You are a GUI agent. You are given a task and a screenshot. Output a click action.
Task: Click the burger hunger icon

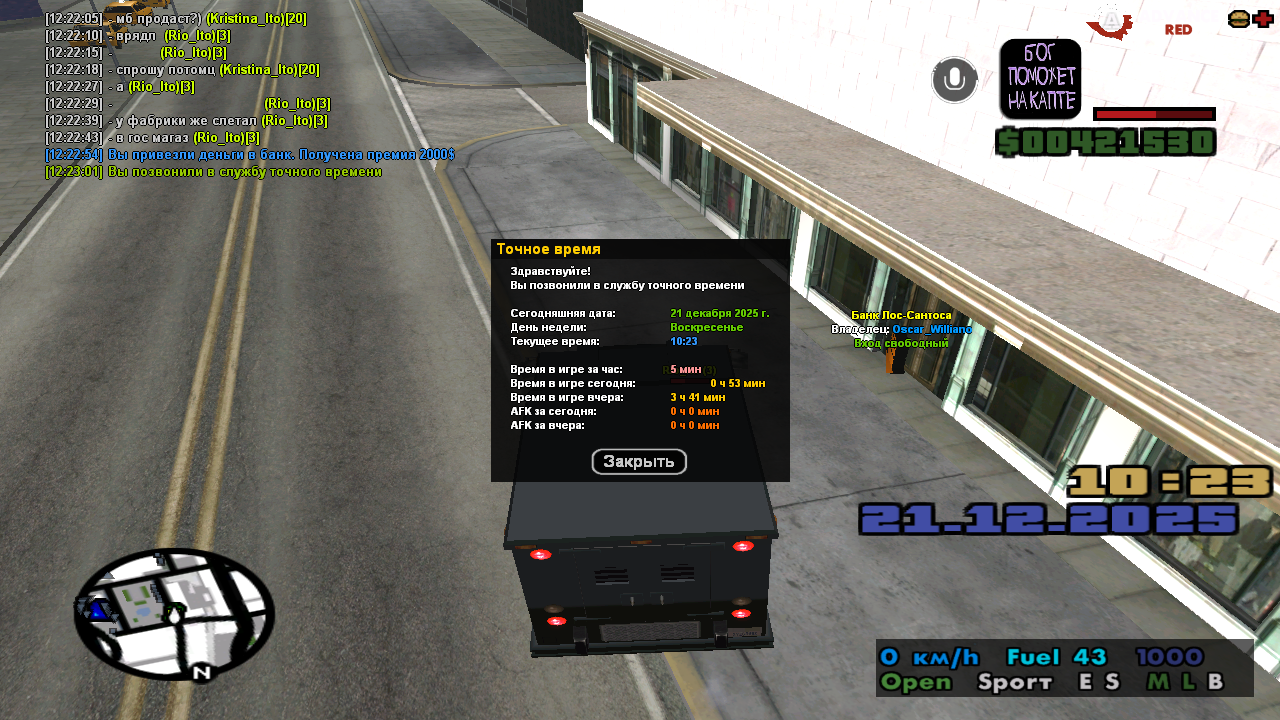point(1238,19)
